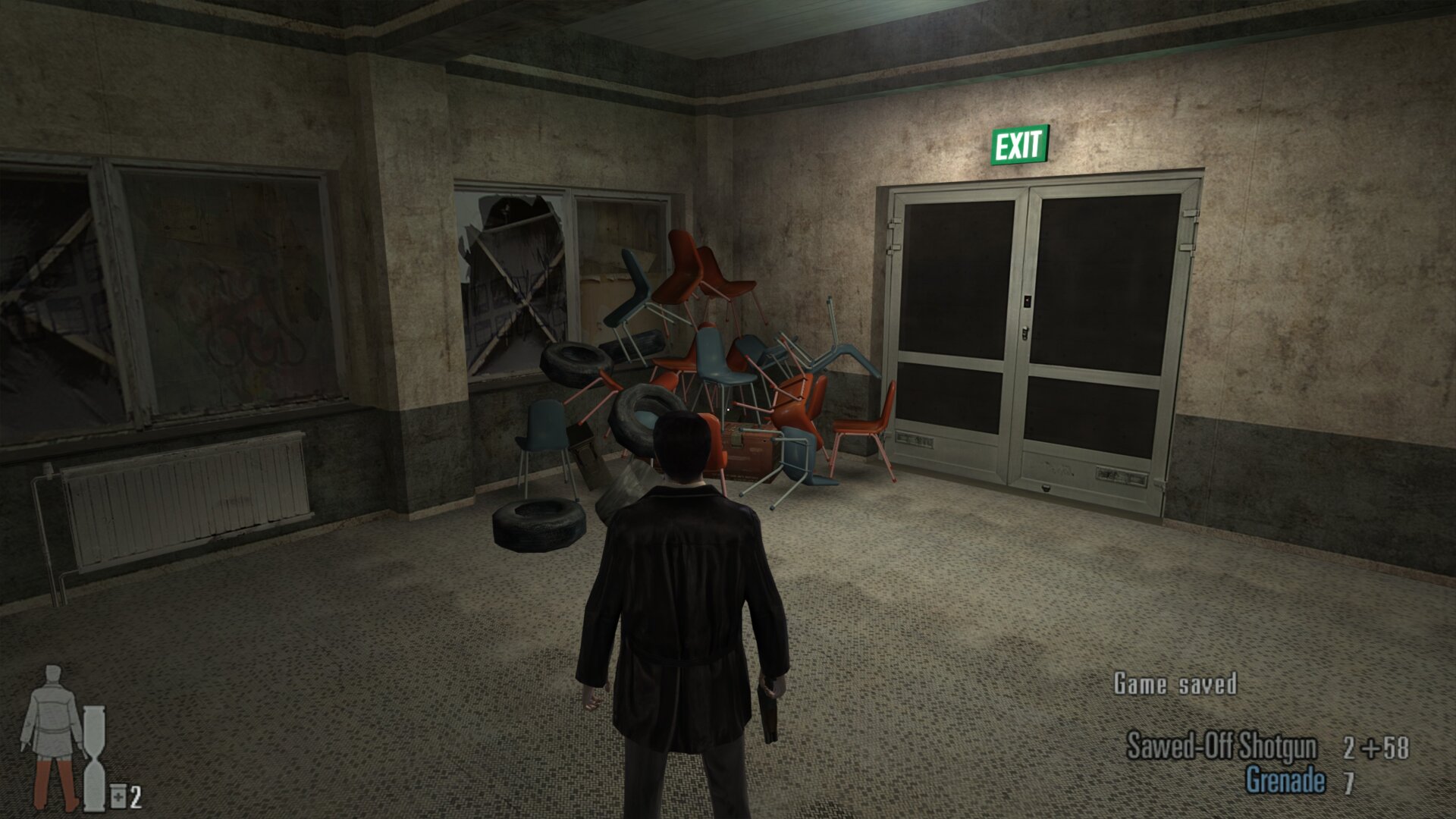
Task: Click the bullet time hourglass icon
Action: [x=95, y=758]
